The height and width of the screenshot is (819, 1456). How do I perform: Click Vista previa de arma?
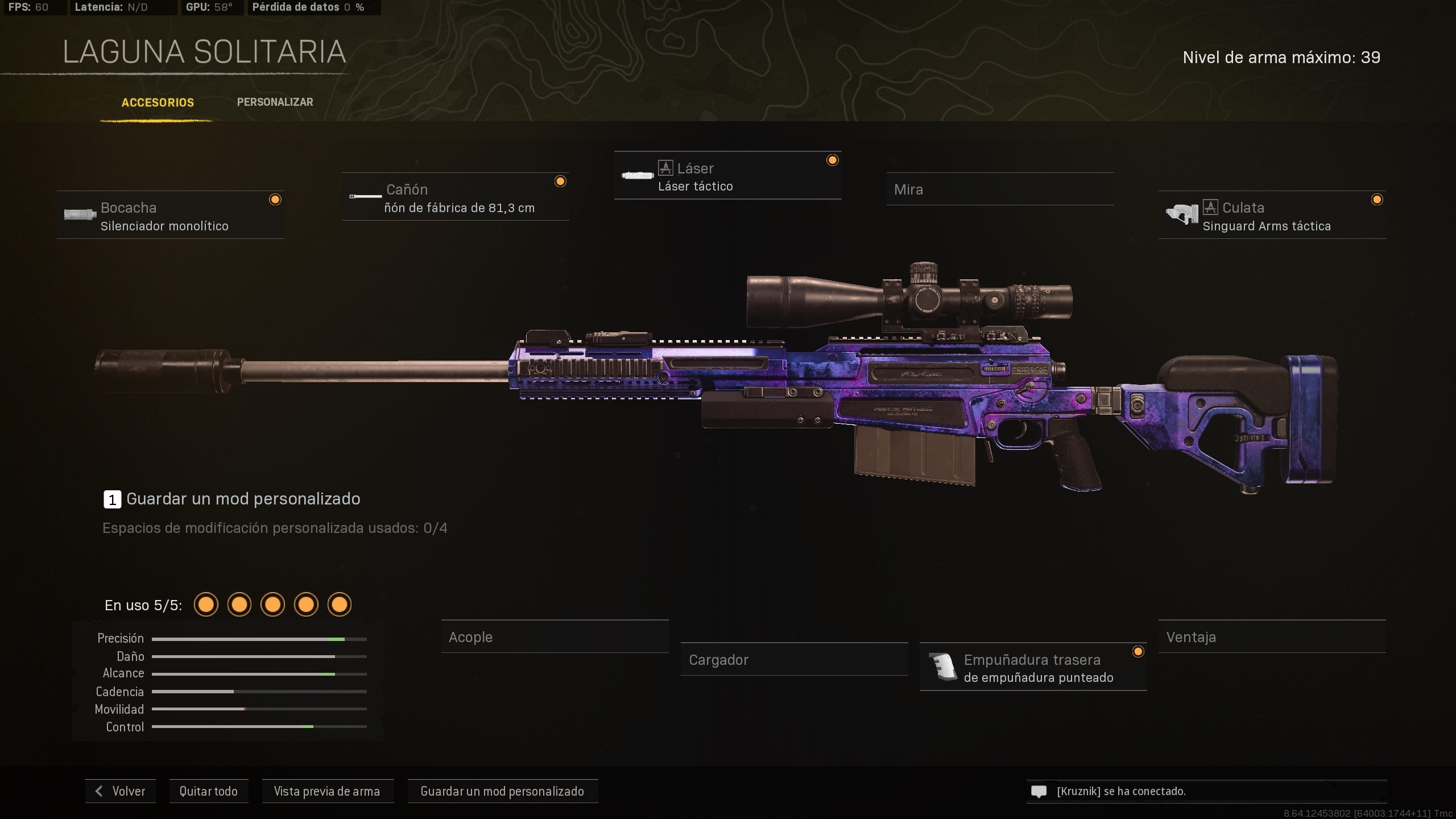click(328, 791)
